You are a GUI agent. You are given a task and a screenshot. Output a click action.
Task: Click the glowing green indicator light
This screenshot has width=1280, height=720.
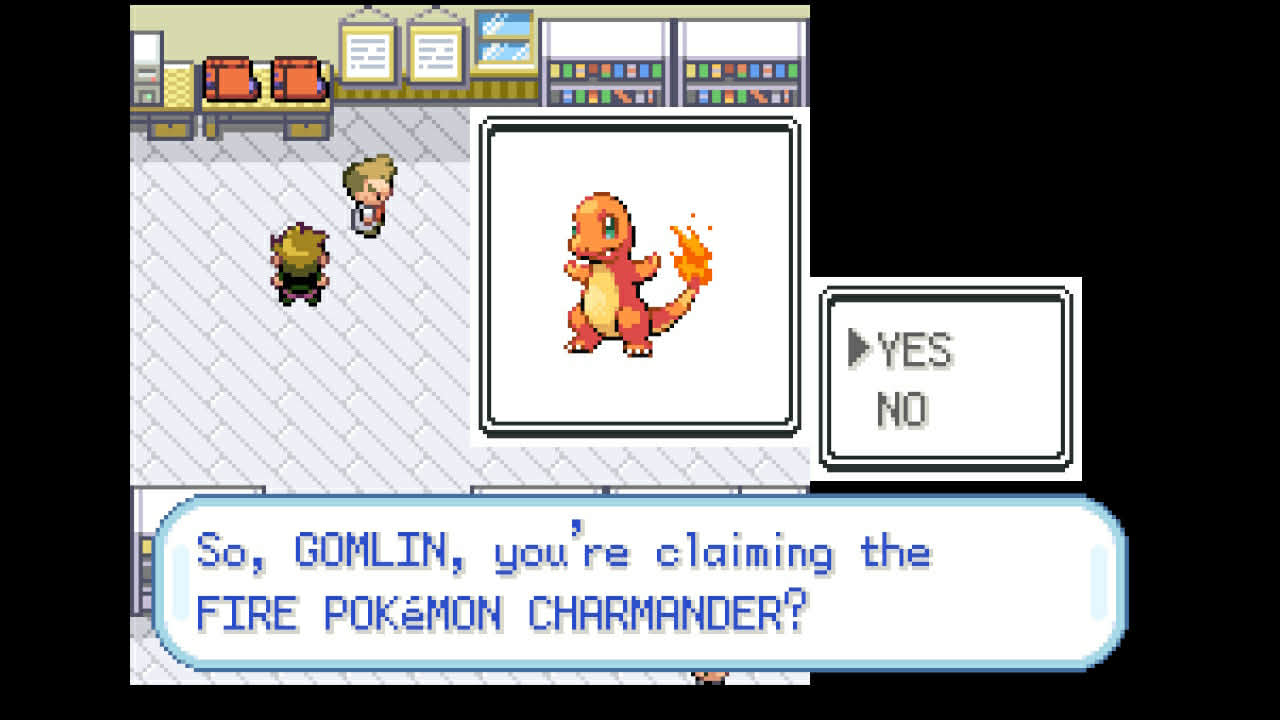148,96
